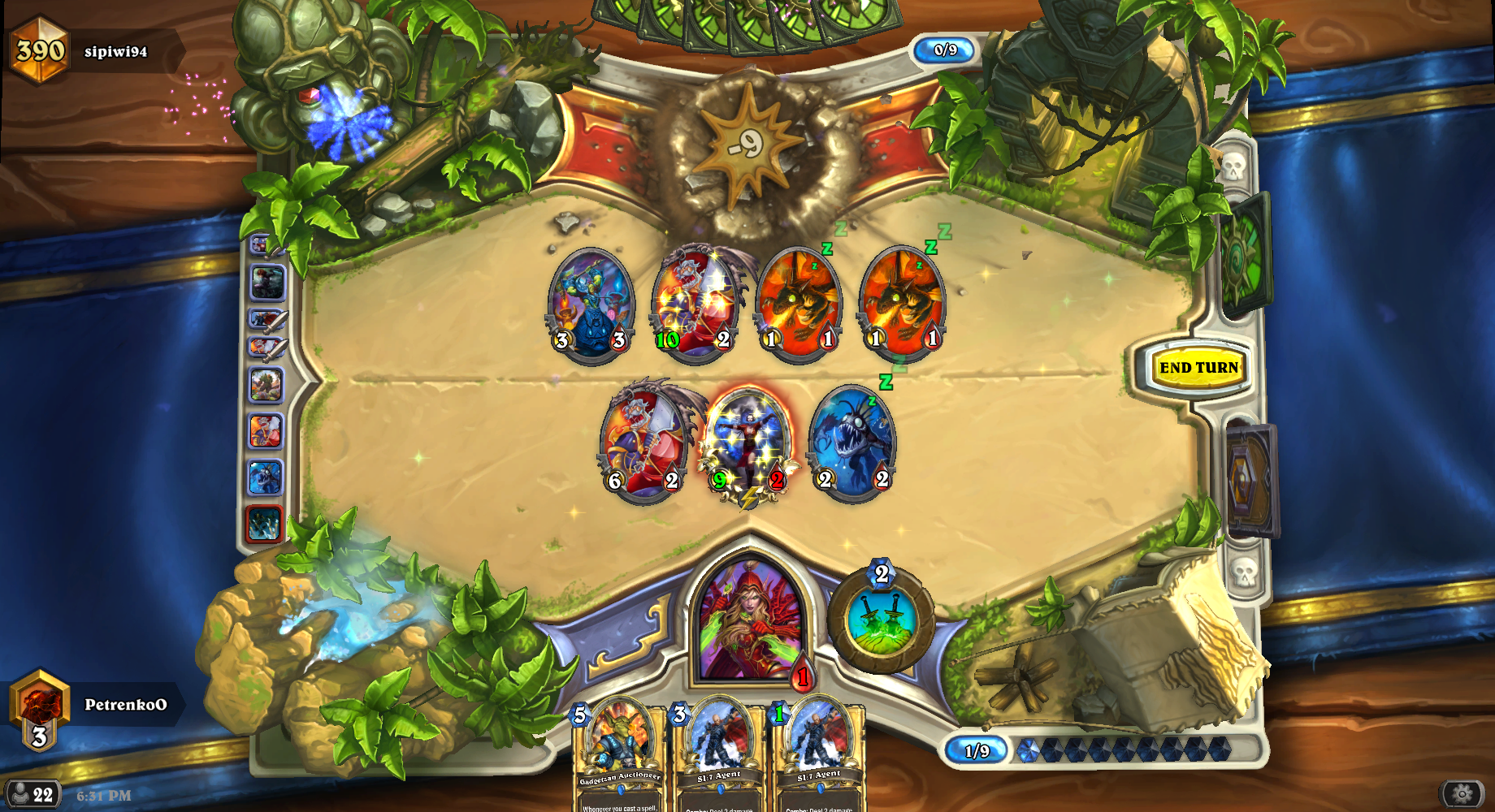Target the enemy 3/3 minion
1495x812 pixels.
pos(591,303)
